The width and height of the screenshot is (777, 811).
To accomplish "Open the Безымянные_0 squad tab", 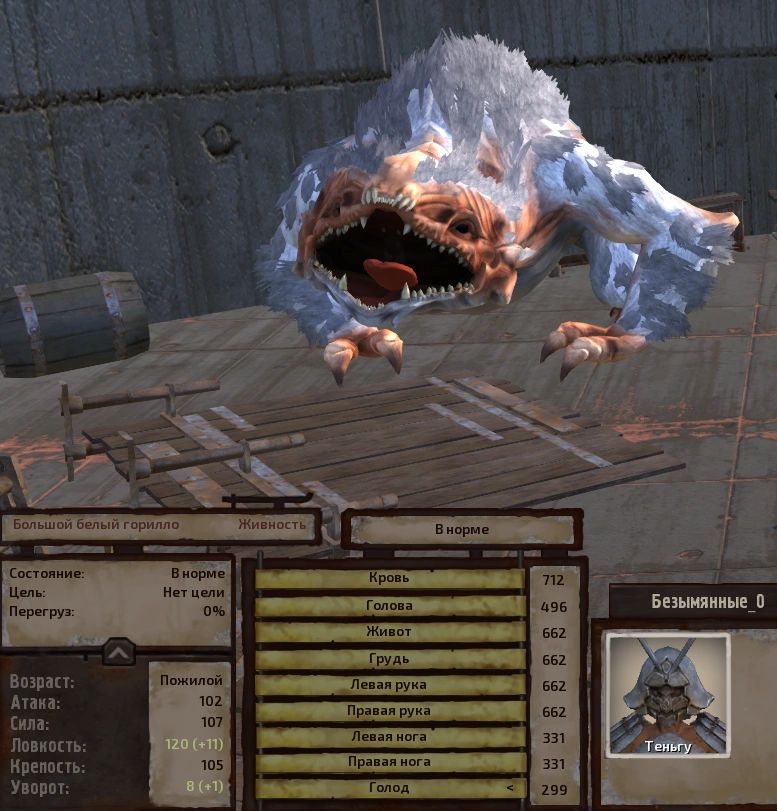I will click(693, 602).
